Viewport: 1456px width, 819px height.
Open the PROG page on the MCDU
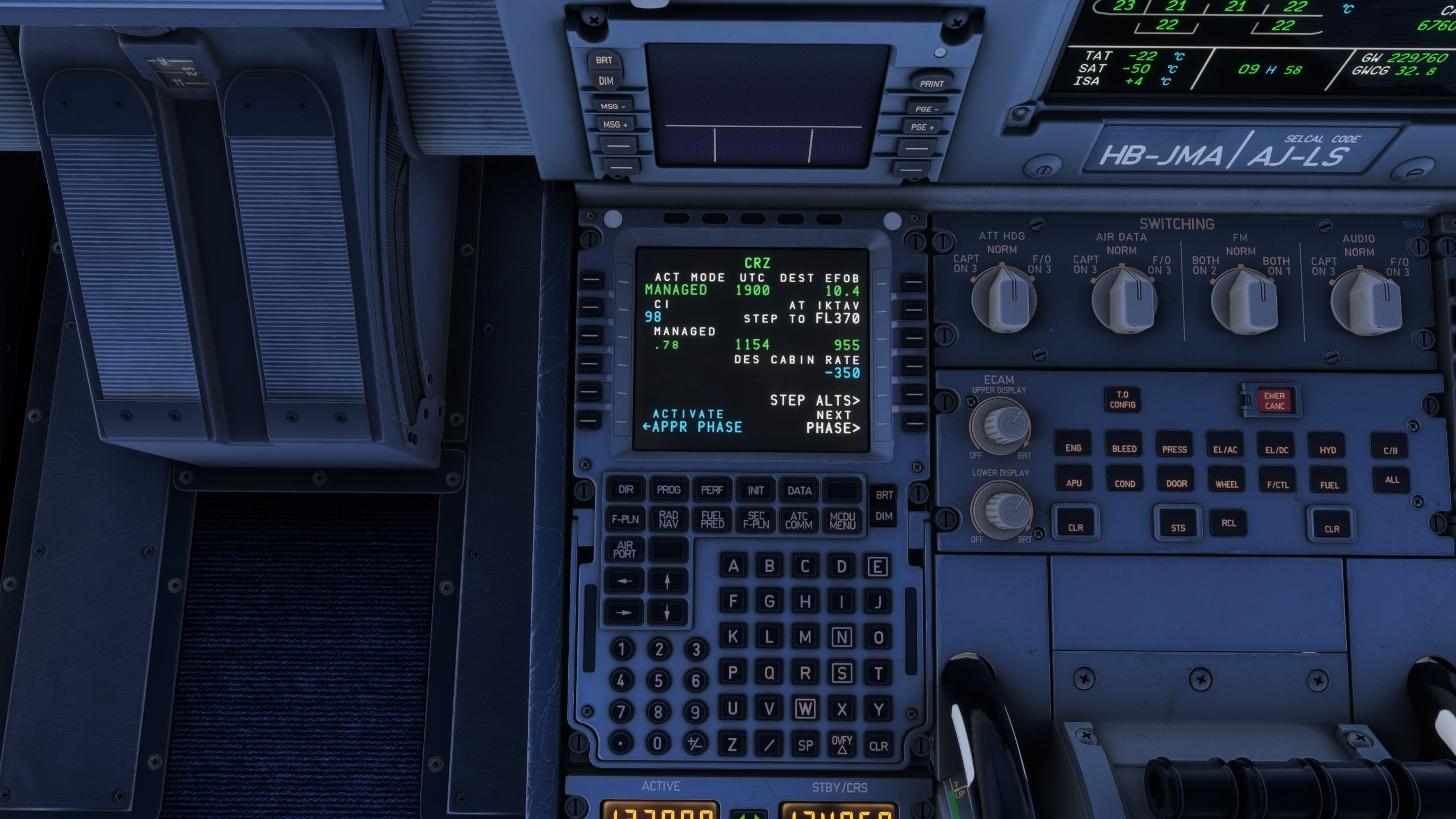(668, 490)
